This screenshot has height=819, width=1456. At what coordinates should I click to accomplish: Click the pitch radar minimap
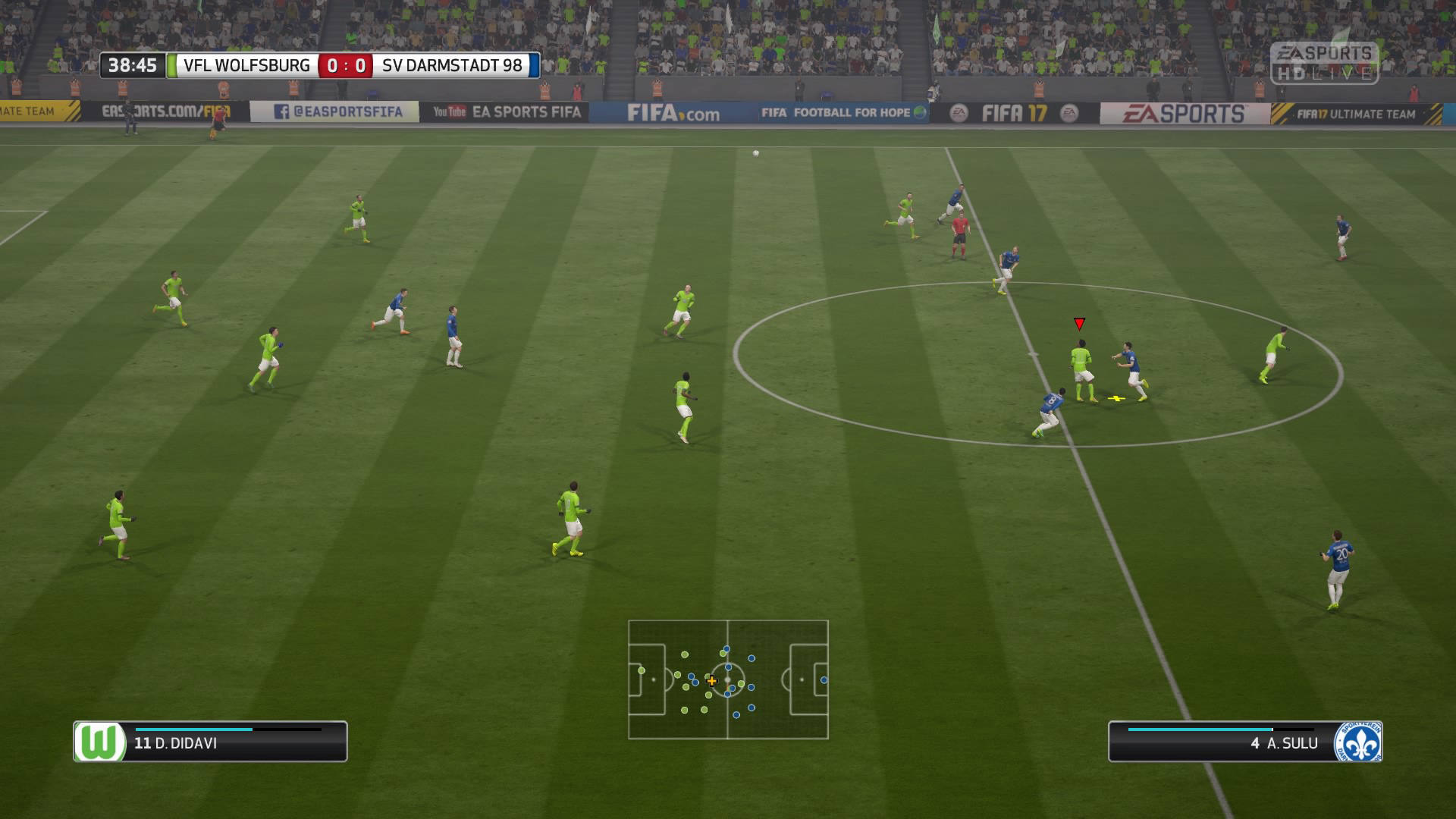(728, 679)
